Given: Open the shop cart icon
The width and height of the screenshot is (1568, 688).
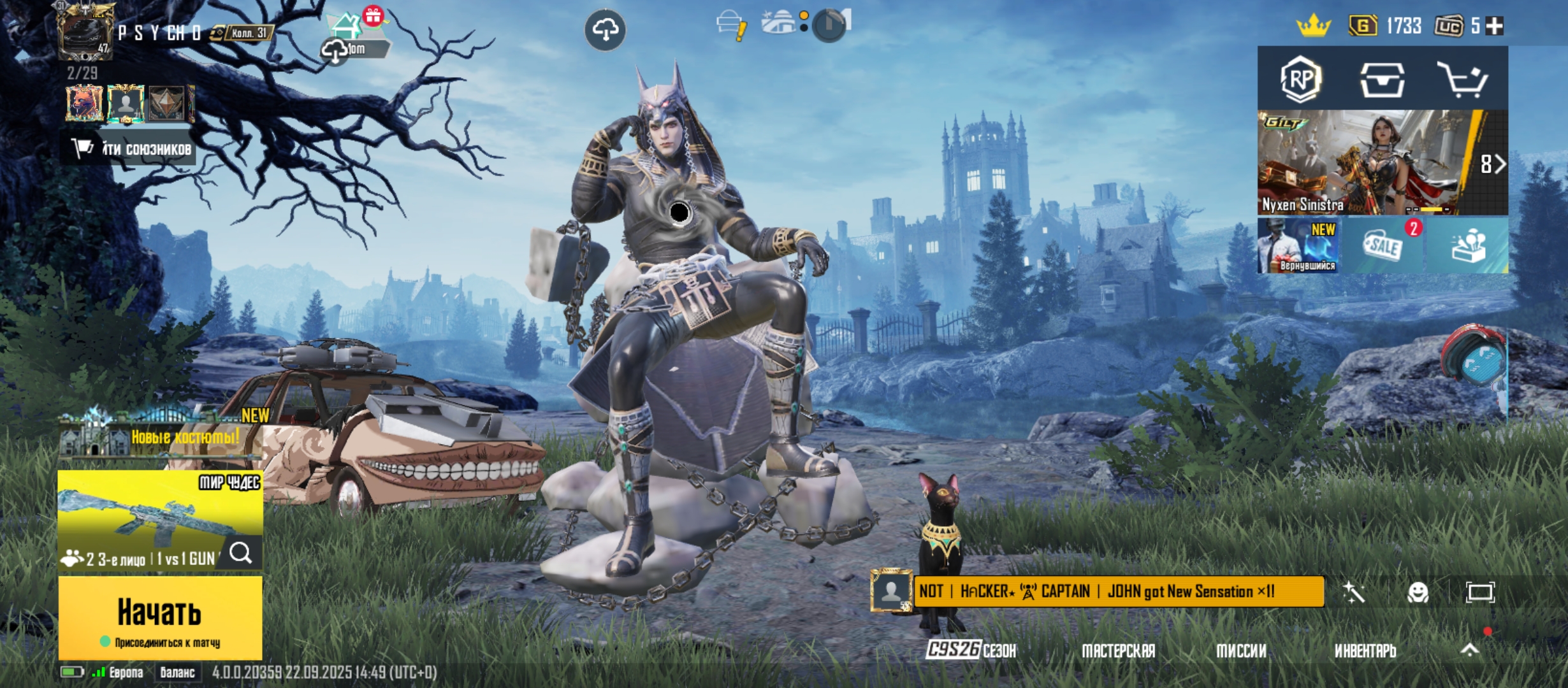Looking at the screenshot, I should pos(1462,80).
